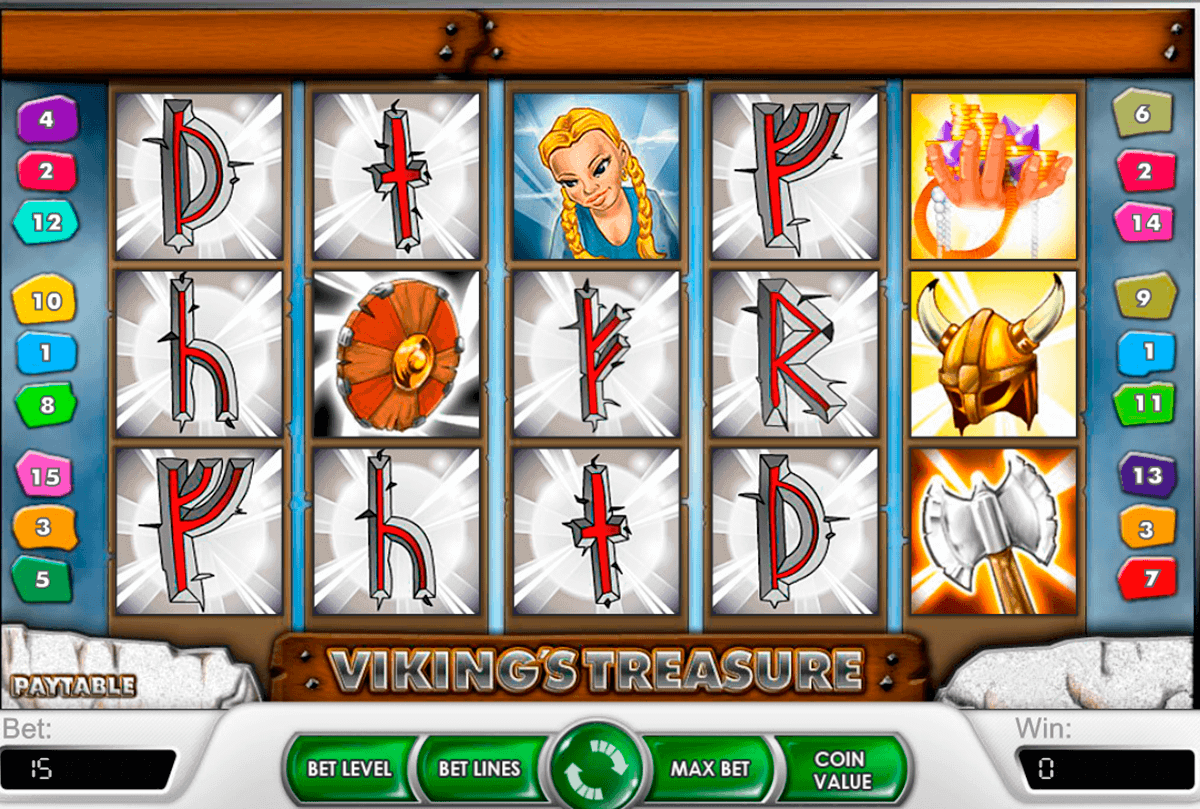
Task: Choose the dark green payline 5 marker
Action: pyautogui.click(x=43, y=579)
